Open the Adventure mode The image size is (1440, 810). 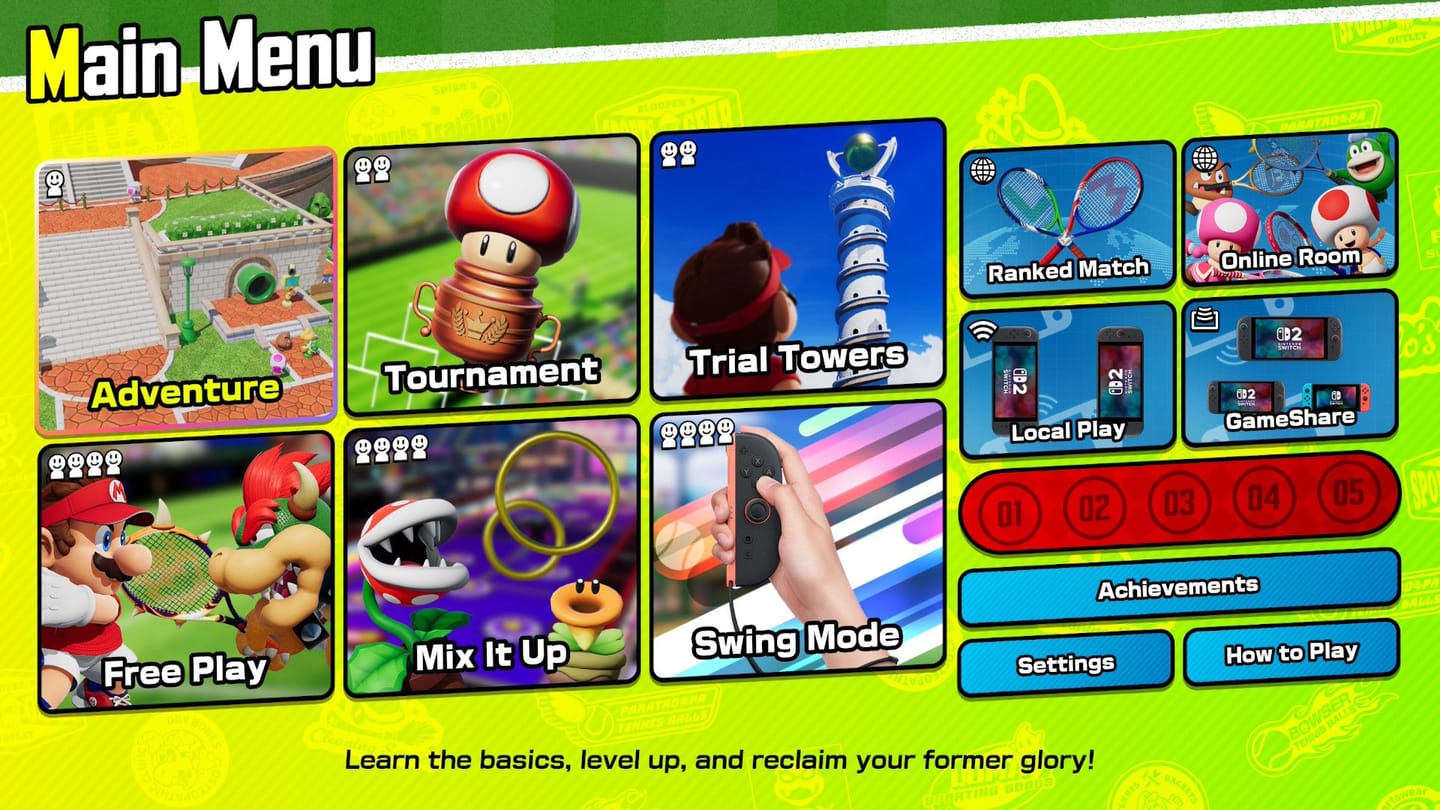(187, 280)
